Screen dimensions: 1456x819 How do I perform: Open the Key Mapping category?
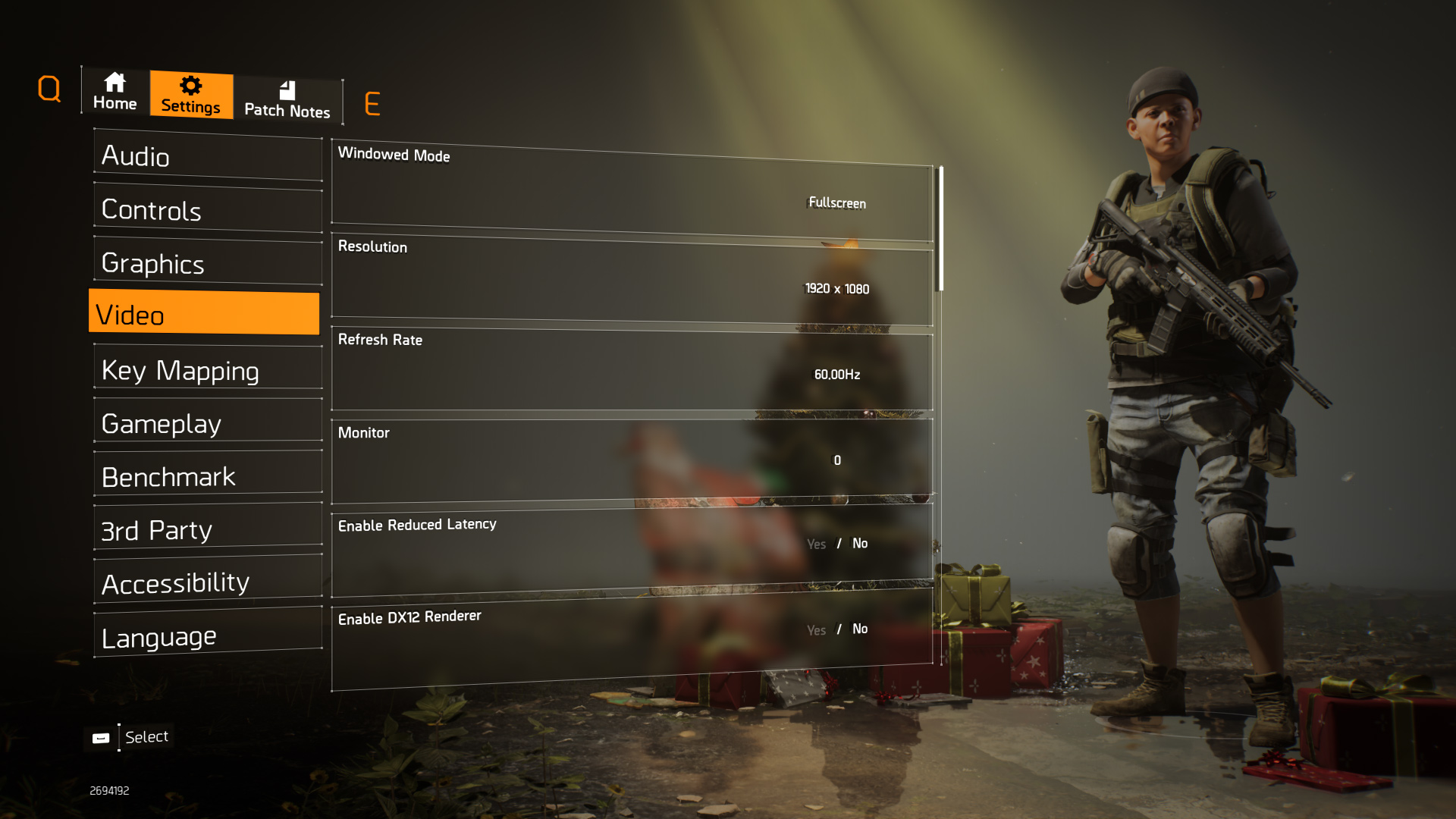(x=208, y=370)
